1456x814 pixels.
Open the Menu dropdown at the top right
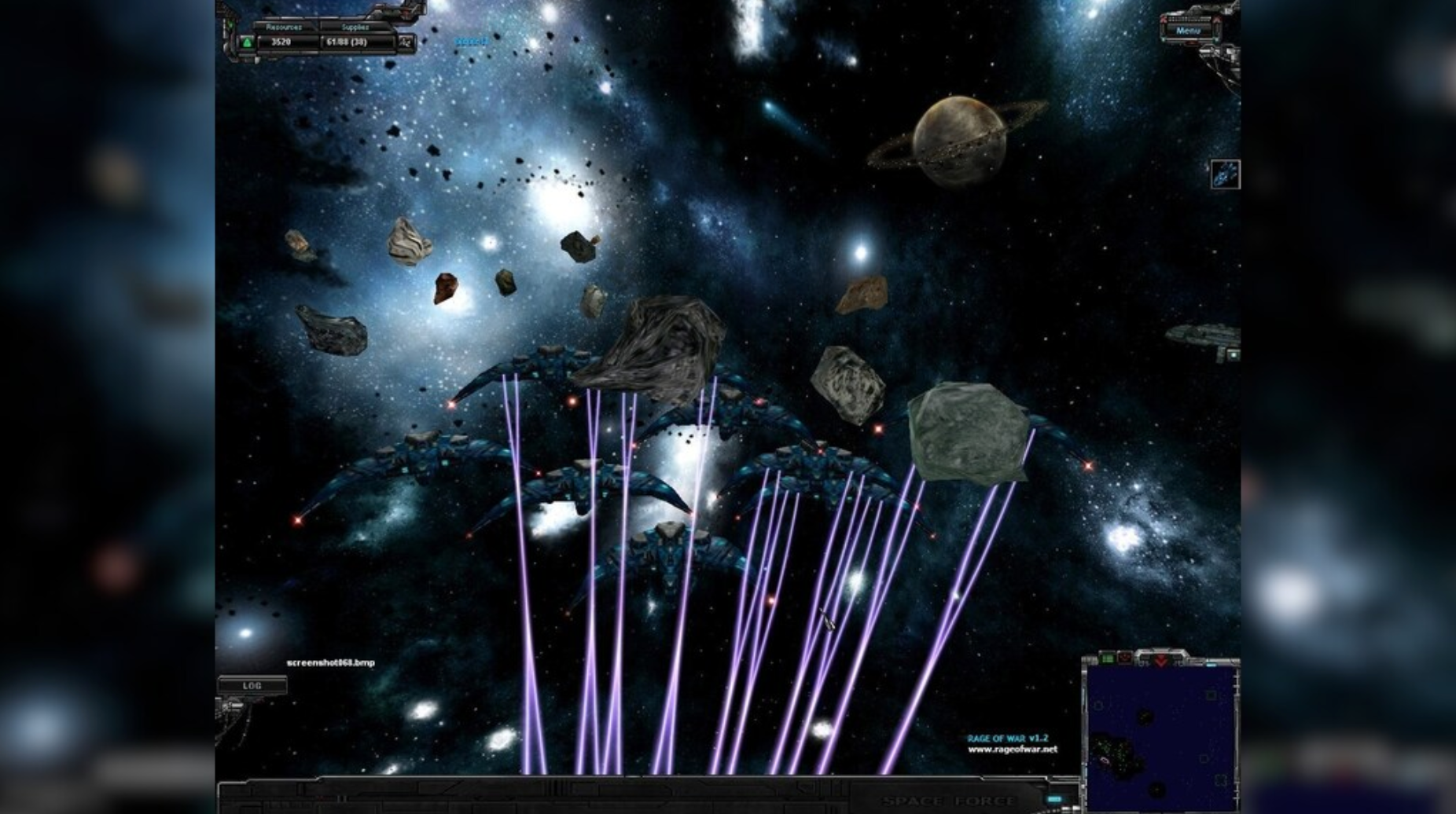1189,30
